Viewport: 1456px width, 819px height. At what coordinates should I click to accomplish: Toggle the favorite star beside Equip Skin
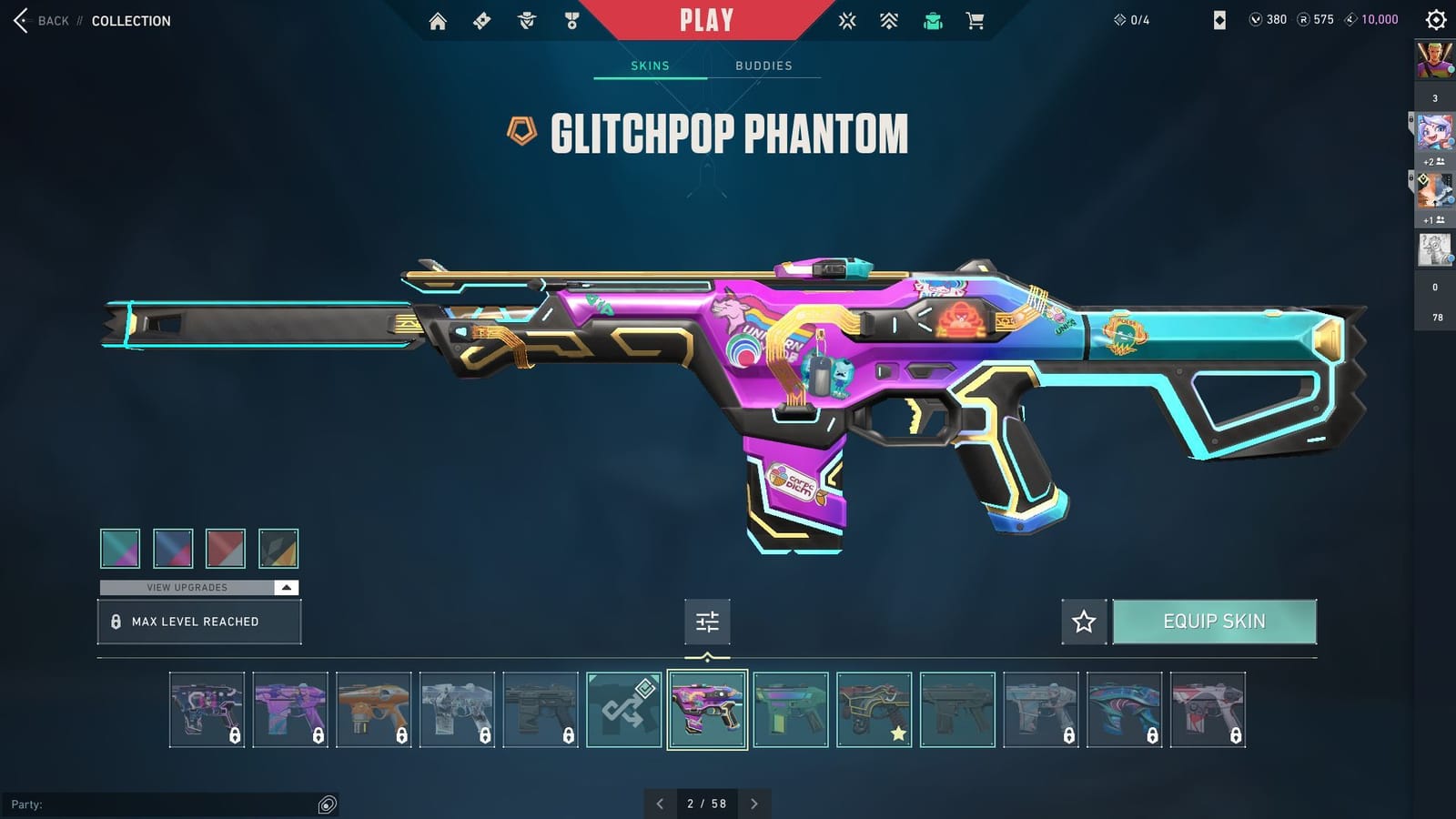[1084, 622]
